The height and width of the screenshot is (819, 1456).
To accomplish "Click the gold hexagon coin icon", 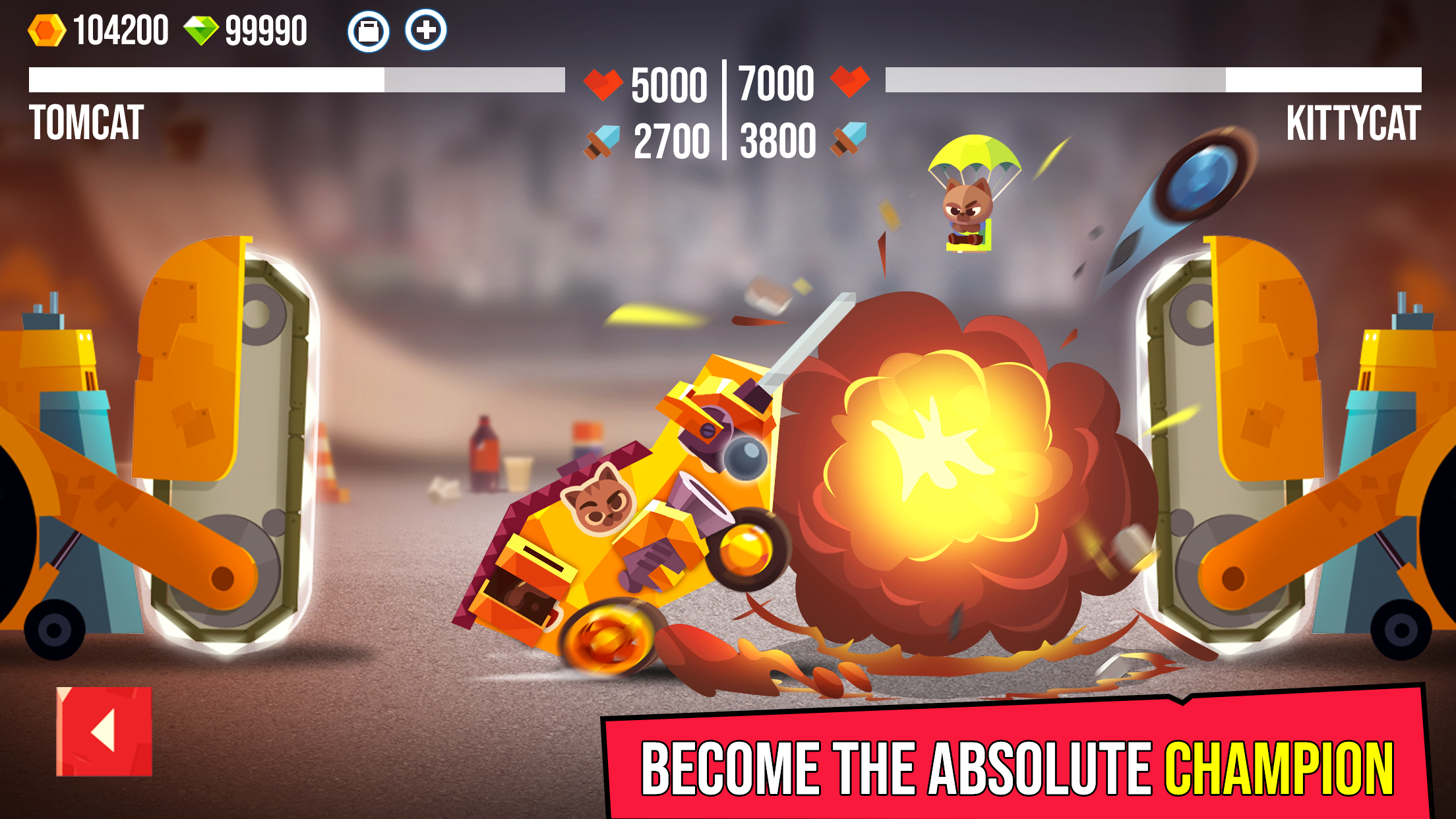I will click(46, 28).
